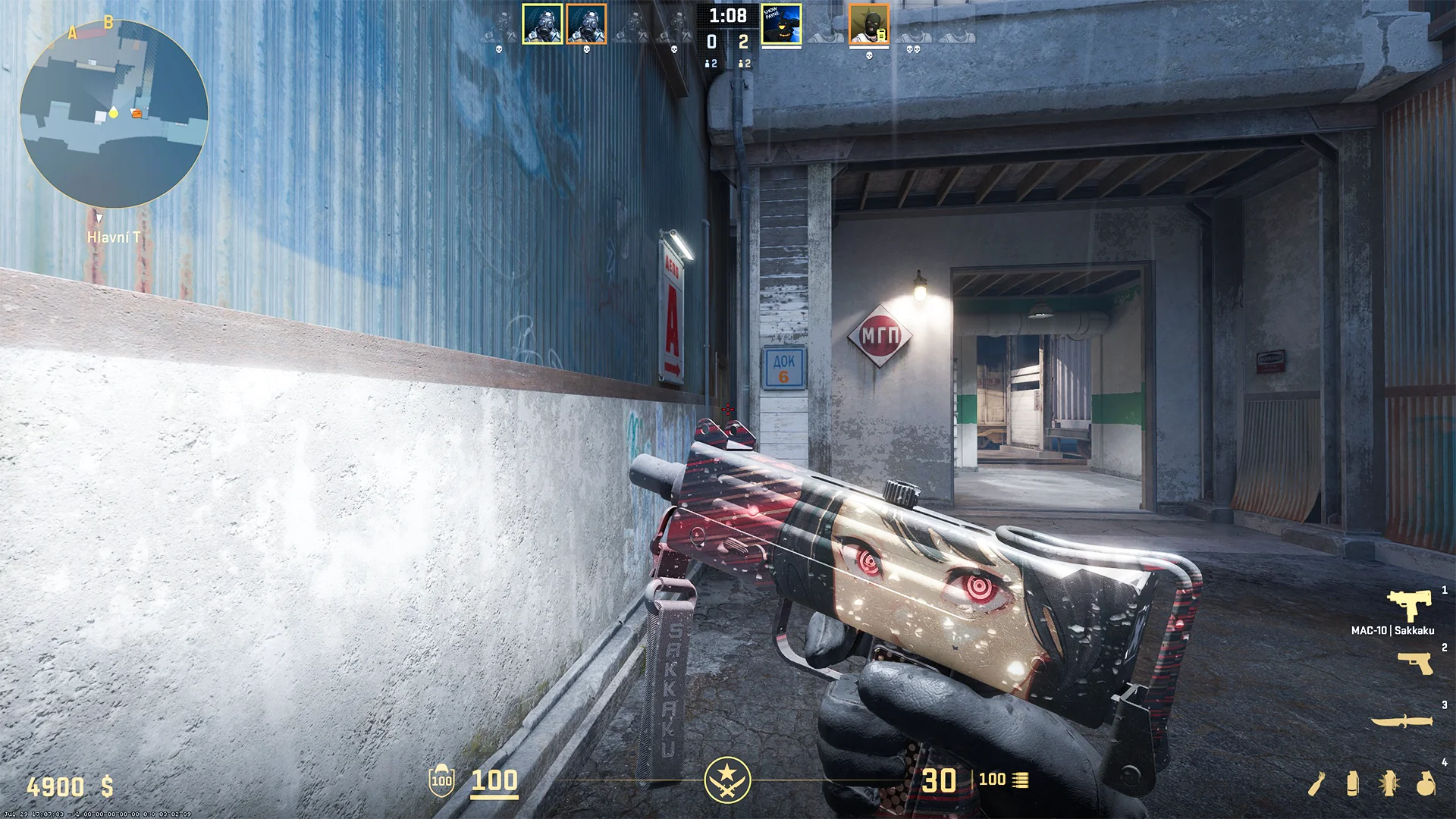
Task: Select the HE grenade icon
Action: coord(1425,783)
